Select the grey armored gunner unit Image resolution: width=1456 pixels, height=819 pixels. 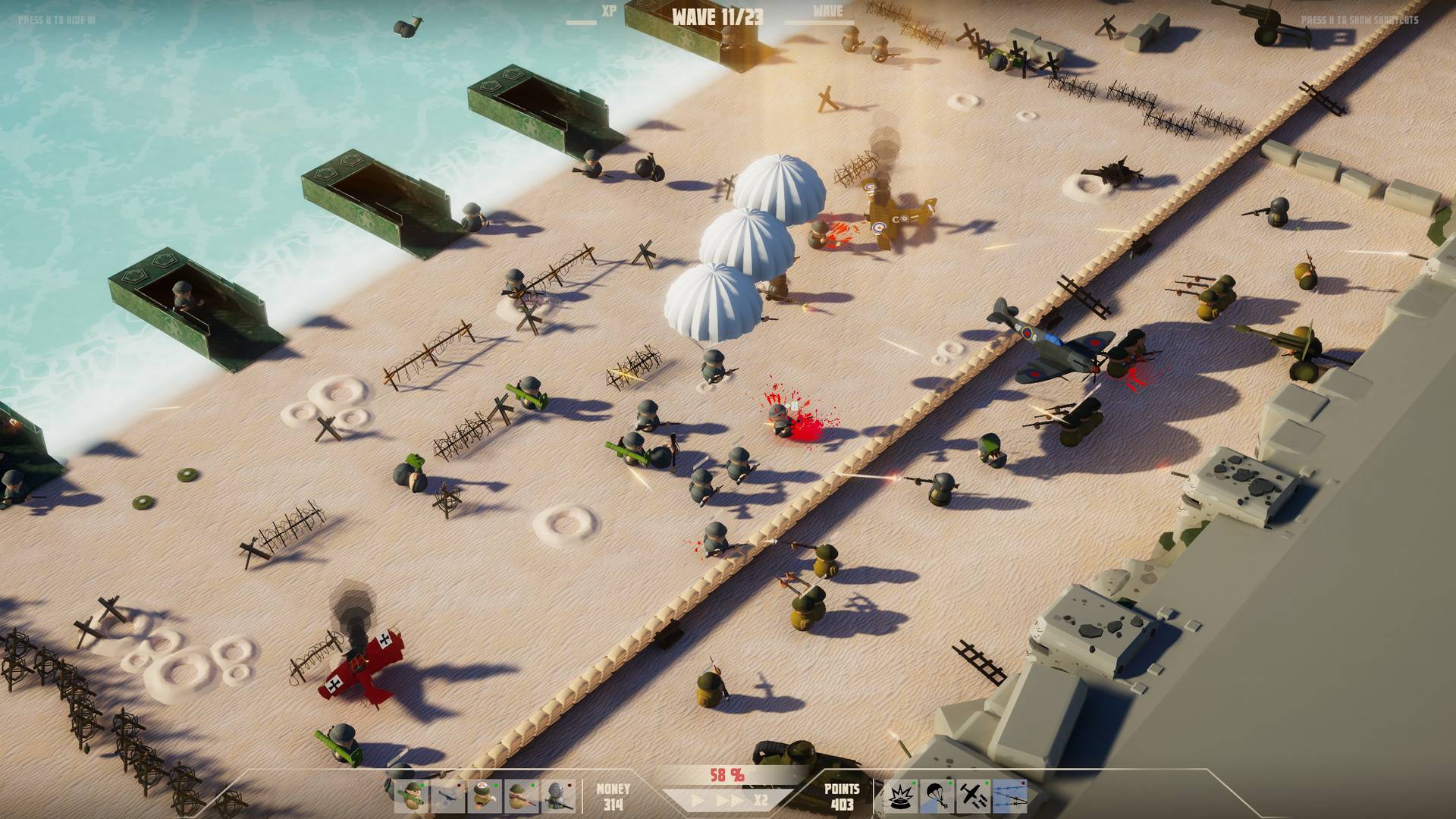(x=558, y=796)
